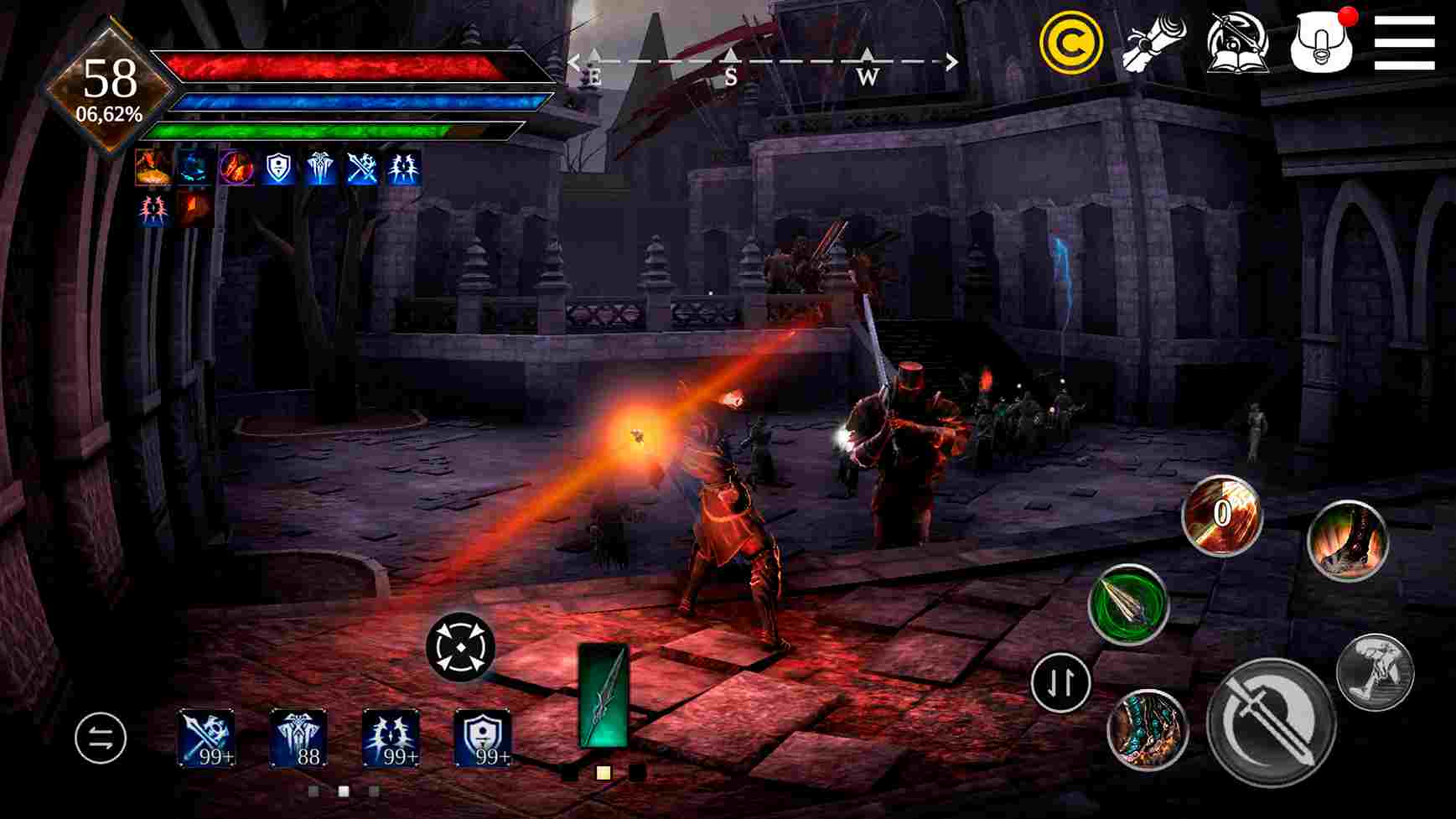Tap the gold C coin currency icon
Image resolution: width=1456 pixels, height=819 pixels.
1070,40
